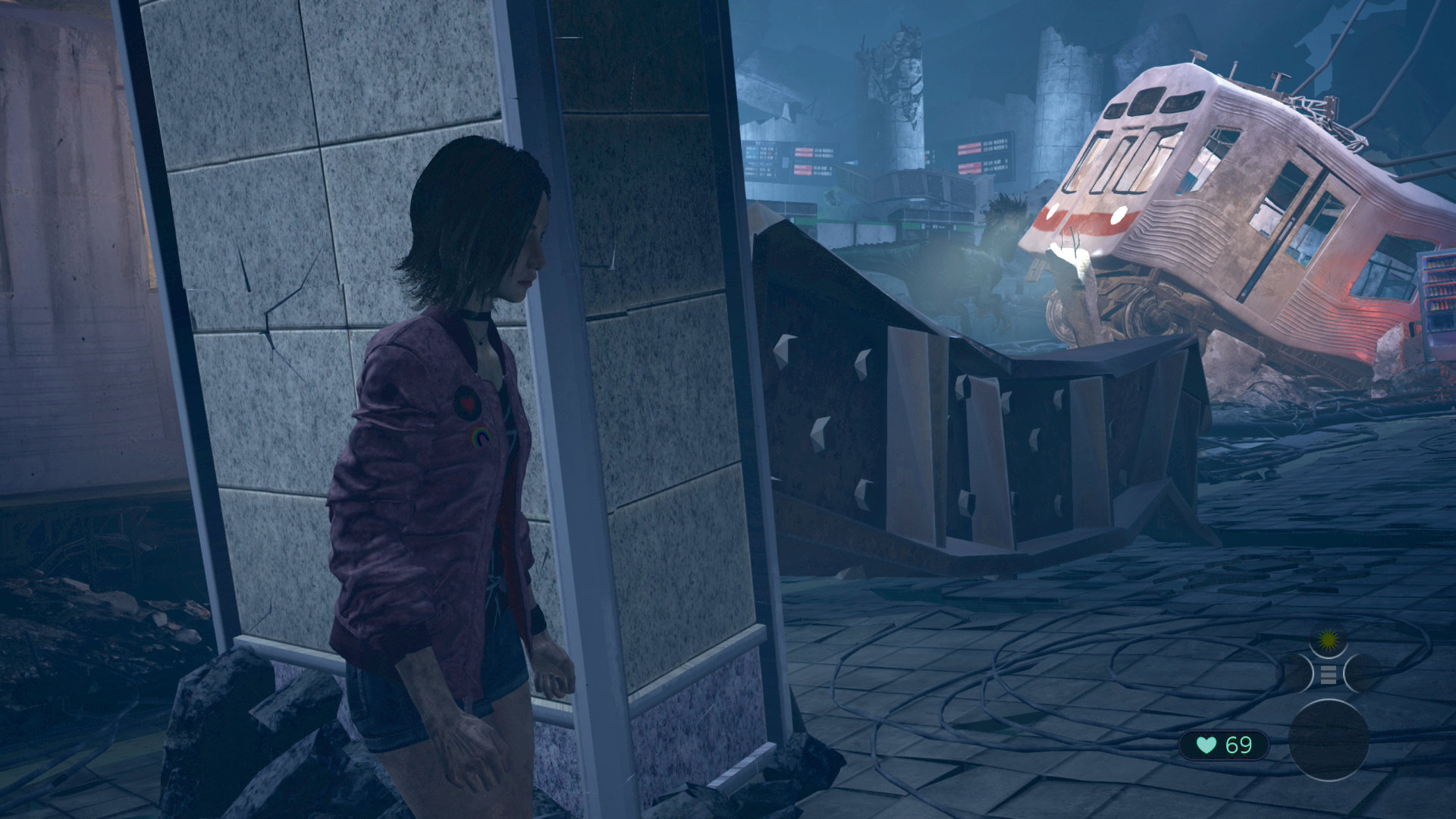Click the large empty circular slot
Viewport: 1456px width, 819px height.
[x=1329, y=740]
